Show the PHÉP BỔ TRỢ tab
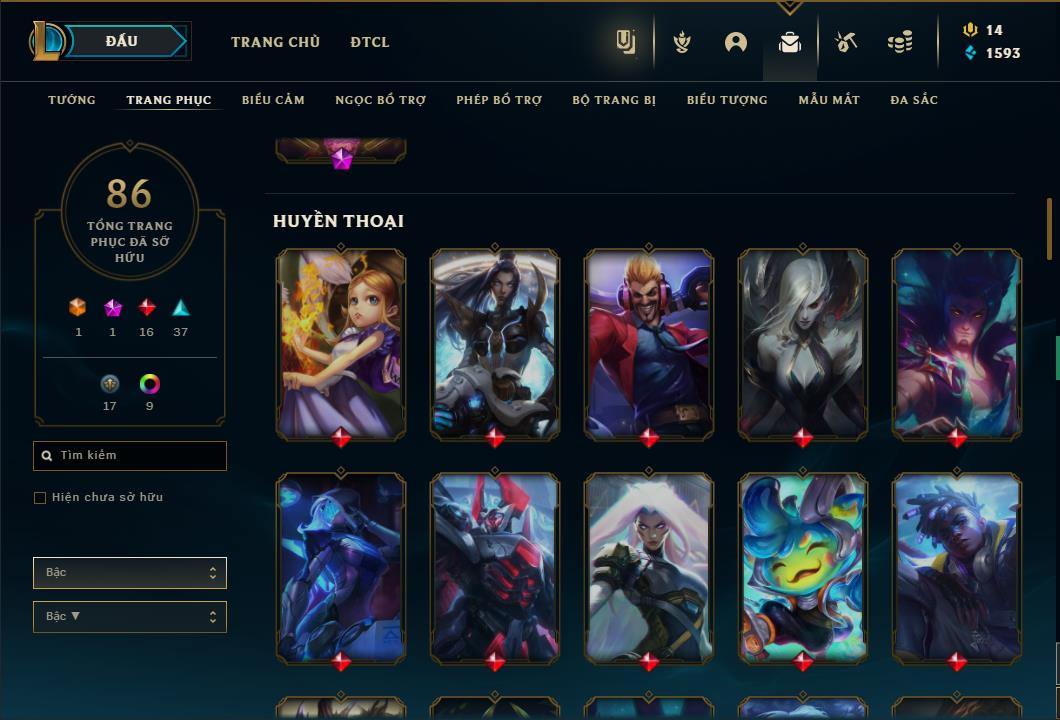Screen dimensions: 1060x720 coord(499,100)
